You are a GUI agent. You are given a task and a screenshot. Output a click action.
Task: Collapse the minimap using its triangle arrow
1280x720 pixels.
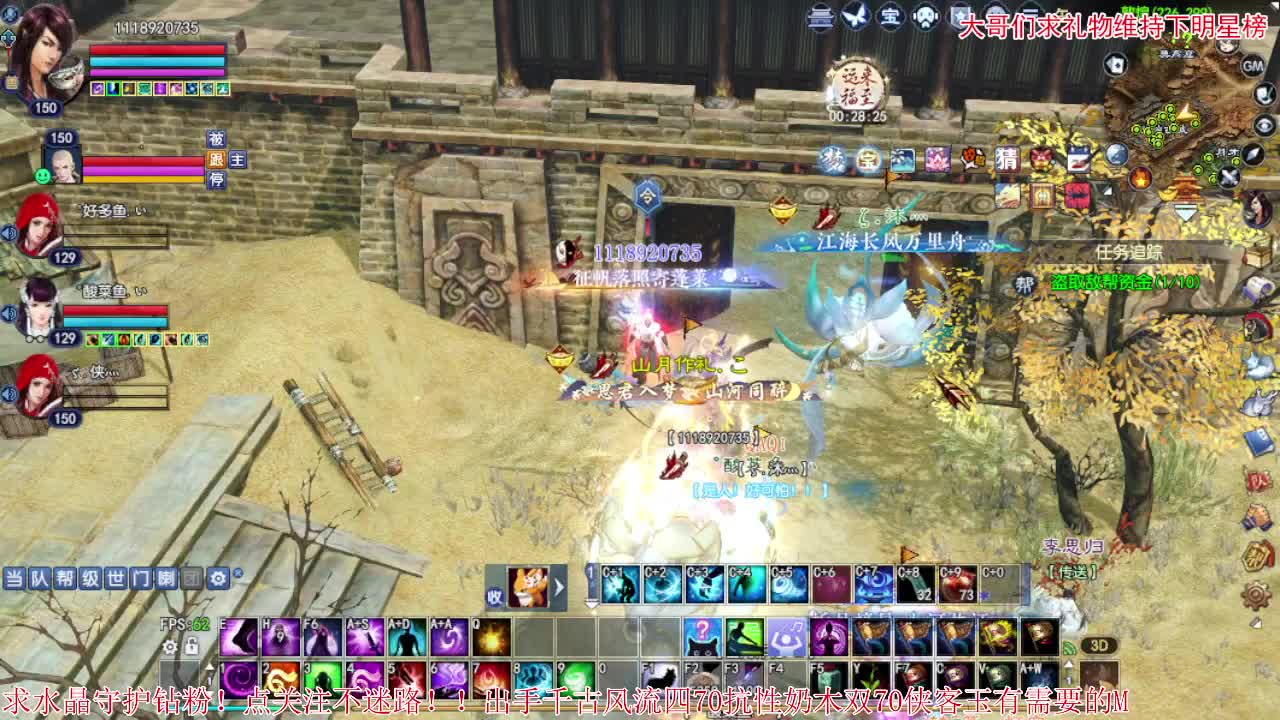(1186, 212)
